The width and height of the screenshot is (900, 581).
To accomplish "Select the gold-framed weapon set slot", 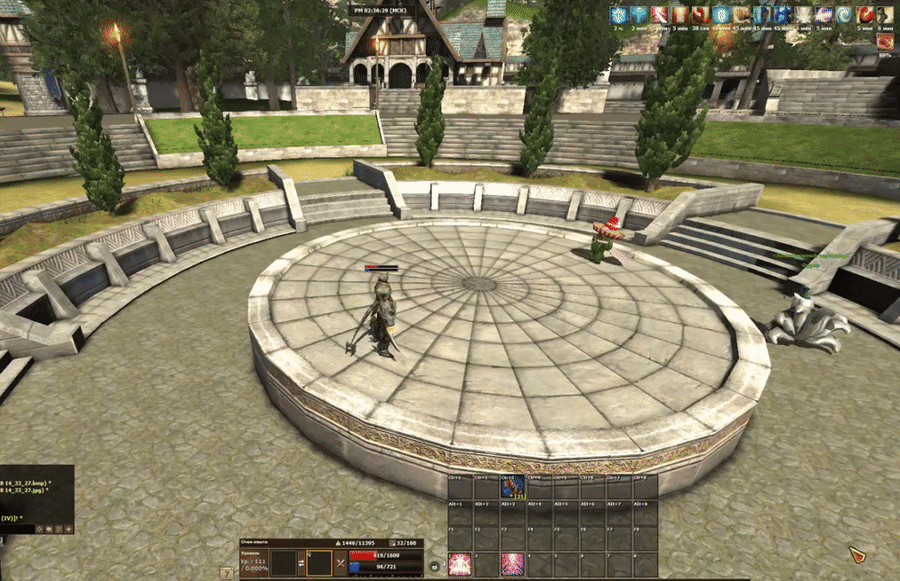I will point(320,562).
